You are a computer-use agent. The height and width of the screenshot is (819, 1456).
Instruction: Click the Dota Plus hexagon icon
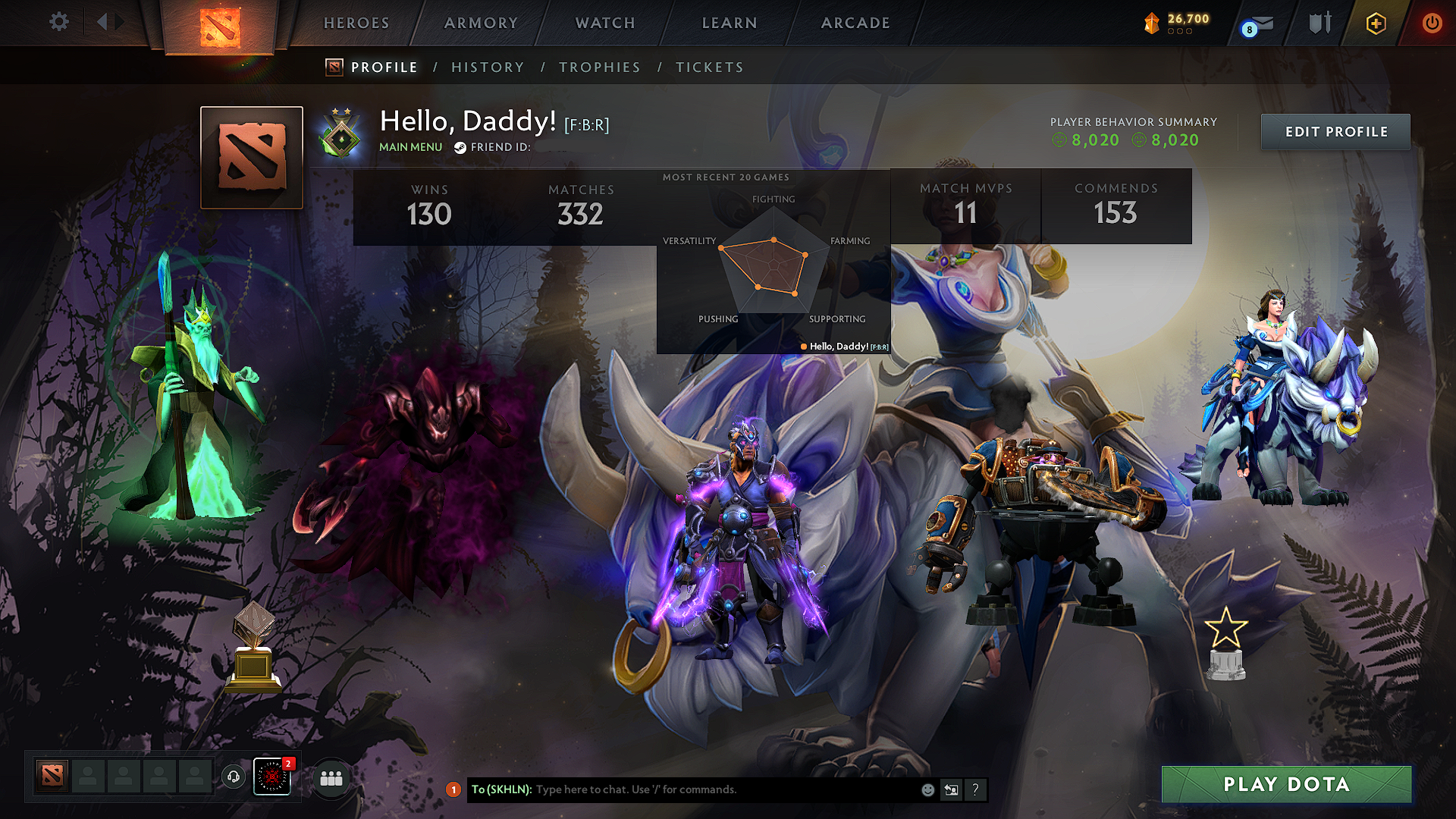click(1375, 23)
